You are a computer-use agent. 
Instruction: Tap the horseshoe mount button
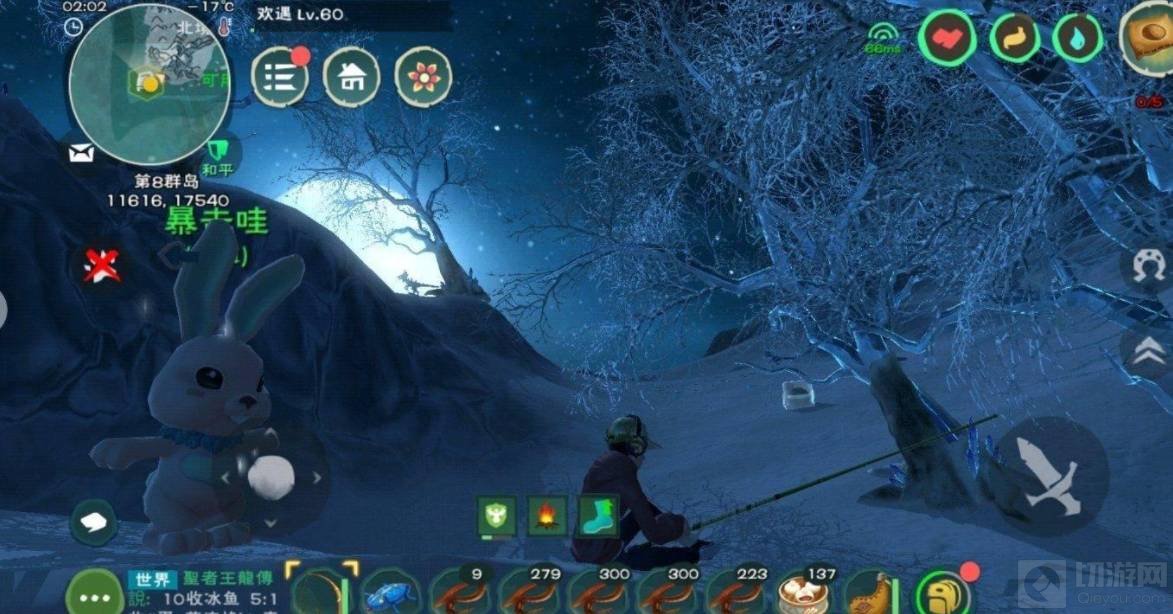coord(1149,267)
